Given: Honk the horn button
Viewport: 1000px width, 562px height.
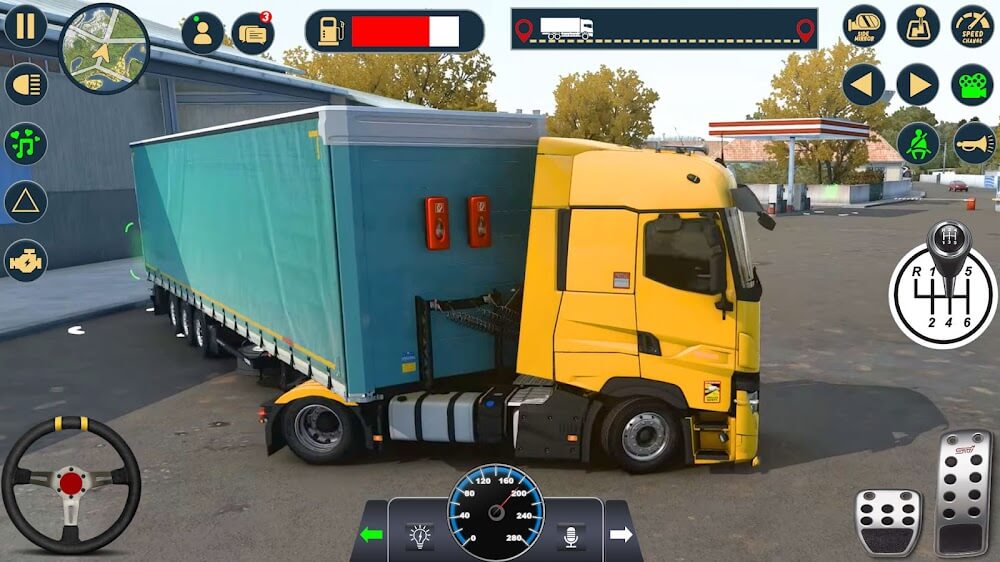Looking at the screenshot, I should [972, 144].
